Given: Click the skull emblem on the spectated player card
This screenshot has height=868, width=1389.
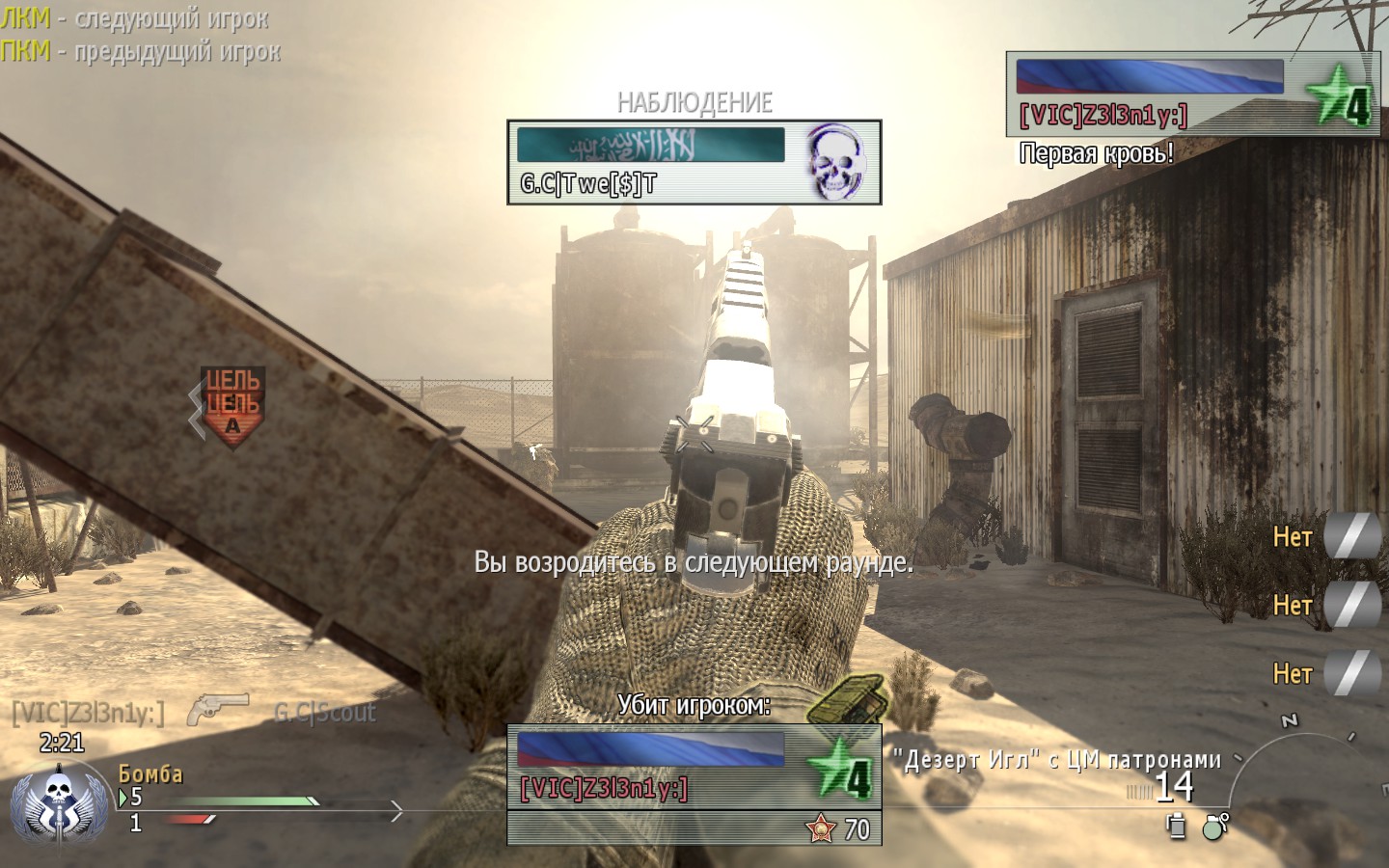Looking at the screenshot, I should (835, 161).
